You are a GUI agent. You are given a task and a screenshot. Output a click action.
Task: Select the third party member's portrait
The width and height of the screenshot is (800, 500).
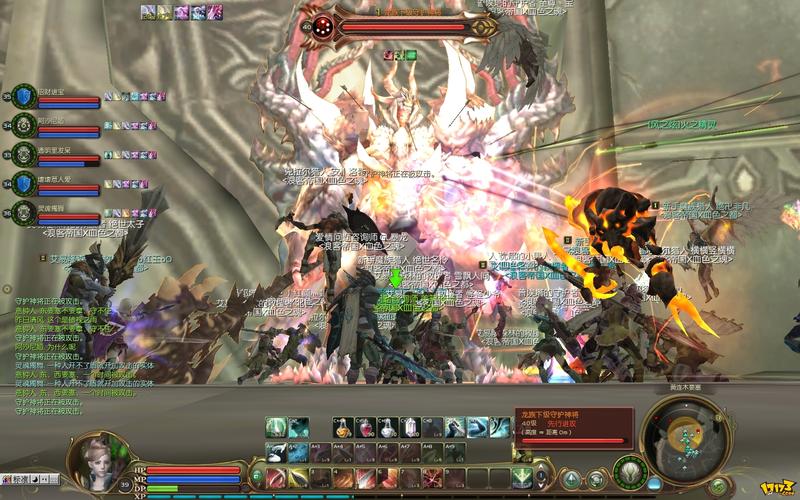click(x=23, y=155)
